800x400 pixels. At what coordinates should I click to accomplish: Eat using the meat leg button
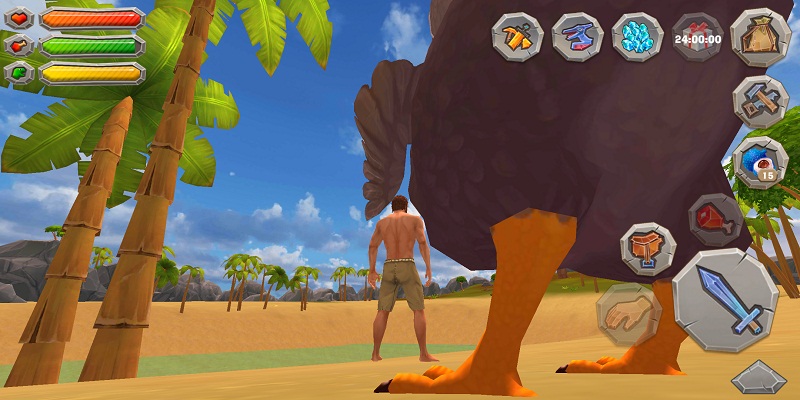tap(714, 220)
